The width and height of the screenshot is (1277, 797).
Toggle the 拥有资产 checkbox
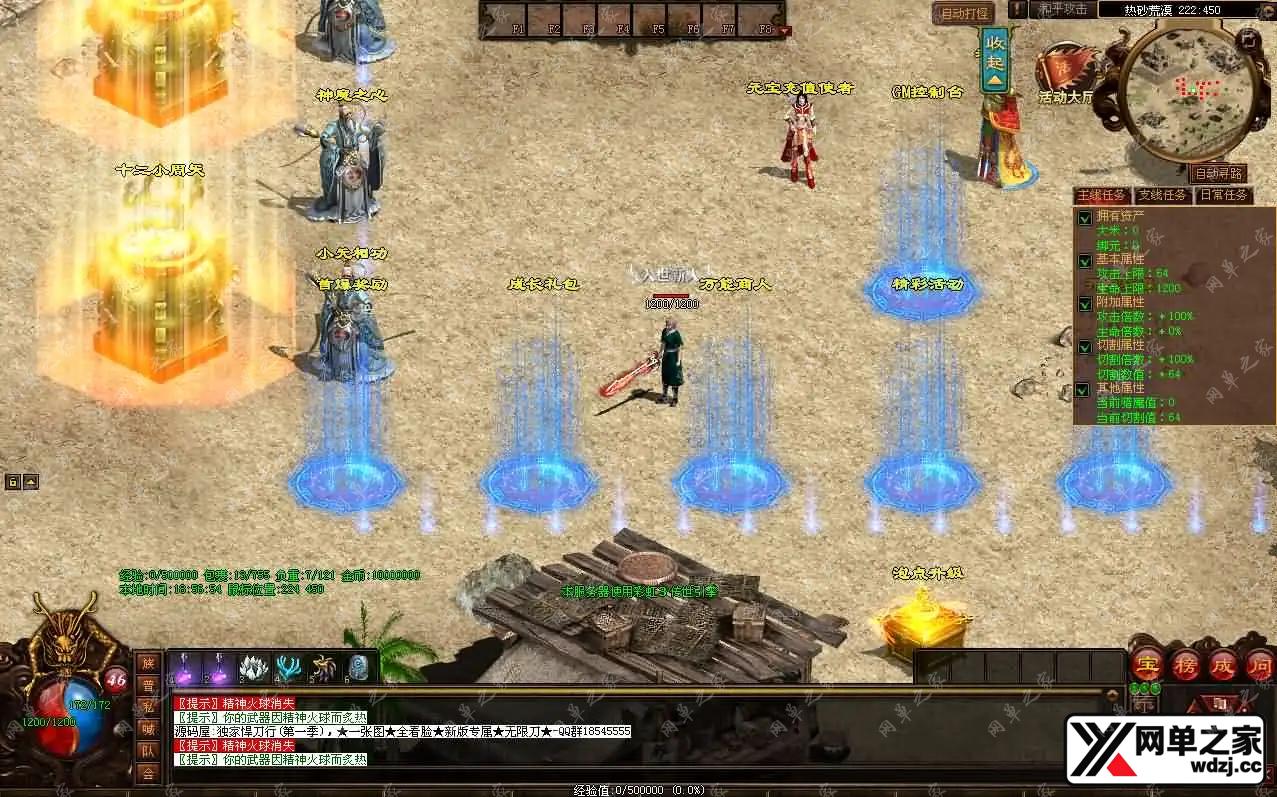pyautogui.click(x=1085, y=218)
